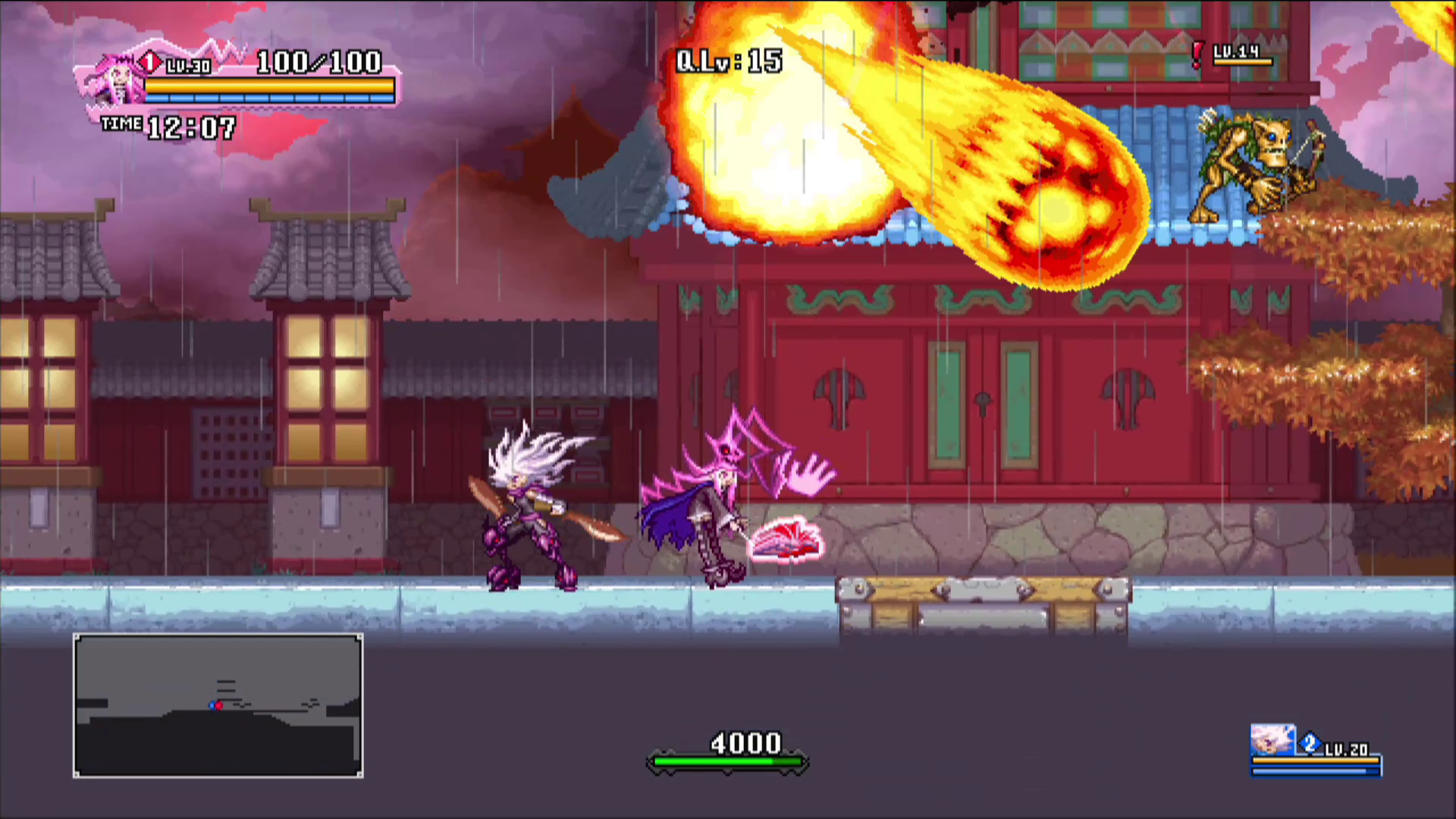Click the glowing pink book pickup

[787, 540]
